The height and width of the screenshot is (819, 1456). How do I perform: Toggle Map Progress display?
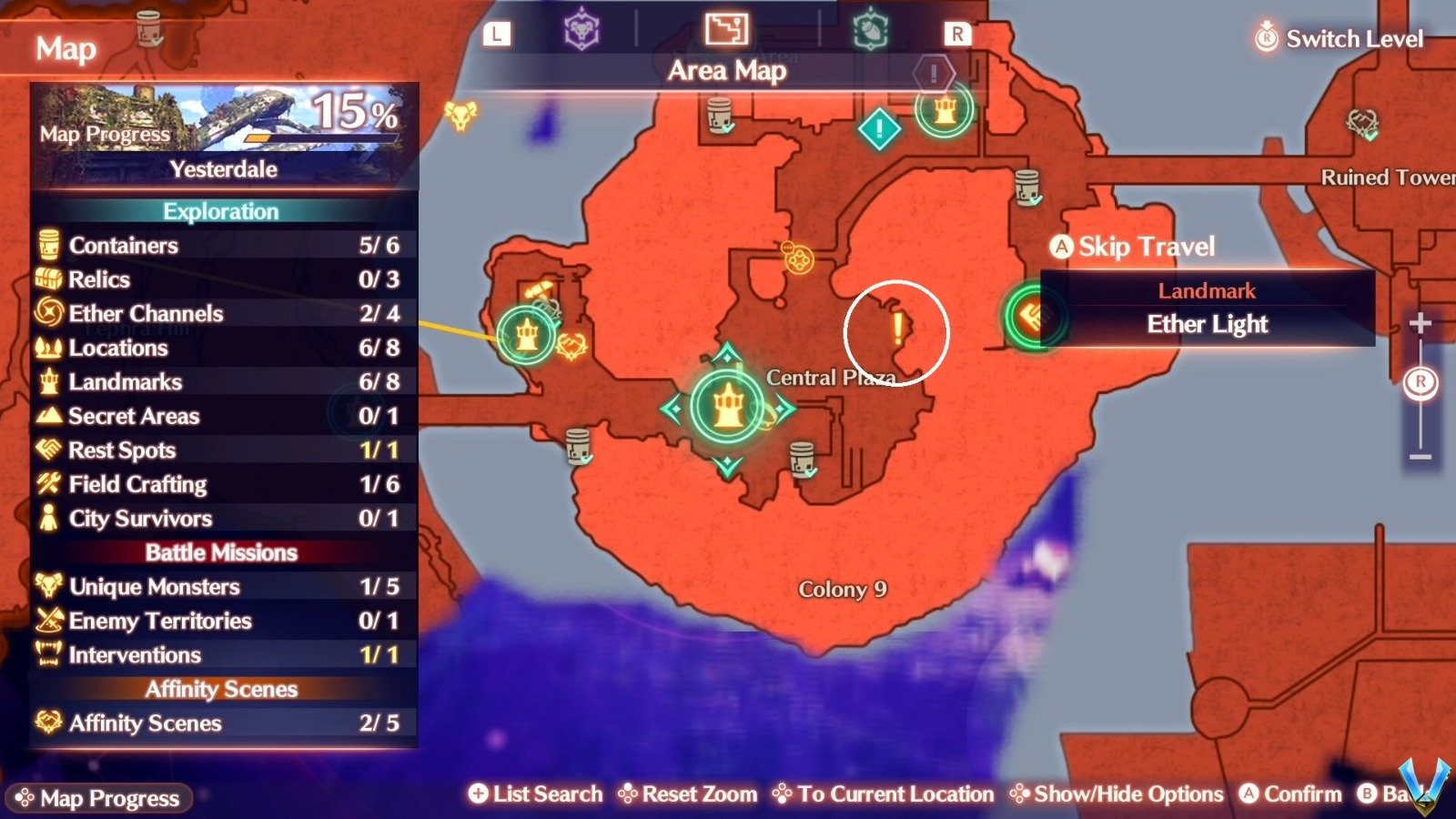point(100,798)
